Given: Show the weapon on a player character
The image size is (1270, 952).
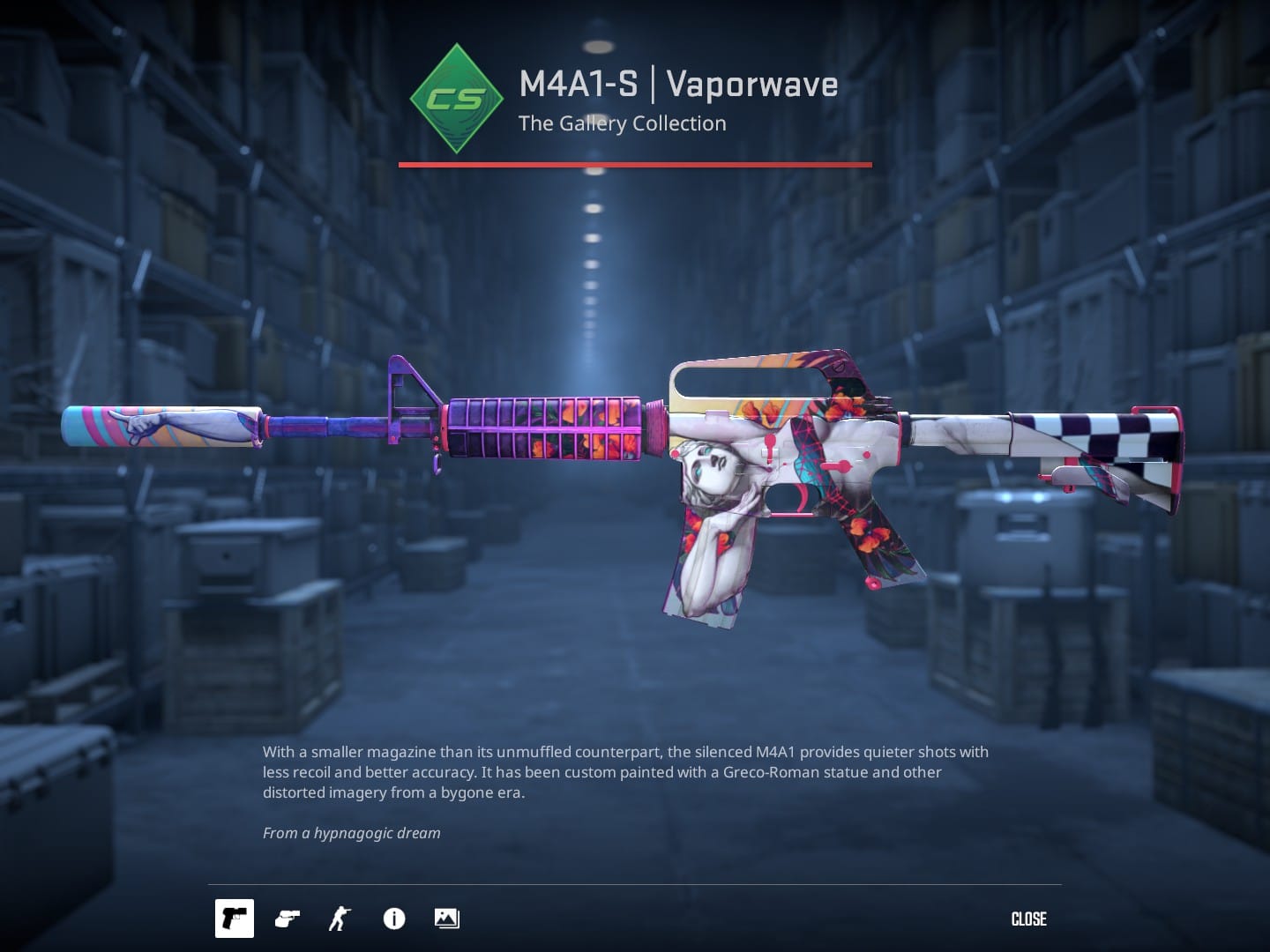Looking at the screenshot, I should coord(340,919).
